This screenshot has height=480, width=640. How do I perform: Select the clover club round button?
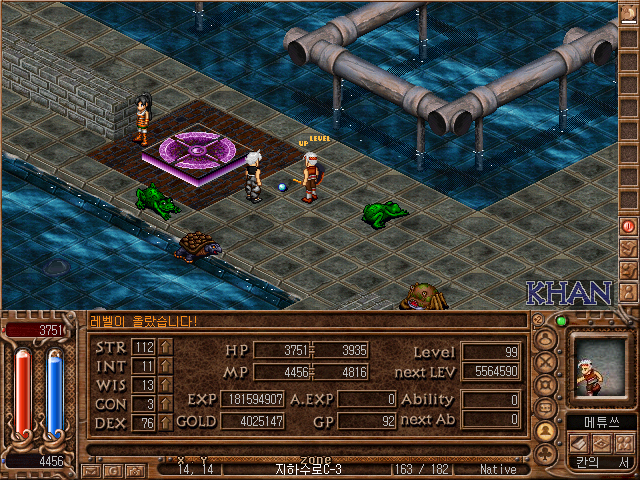pyautogui.click(x=546, y=454)
